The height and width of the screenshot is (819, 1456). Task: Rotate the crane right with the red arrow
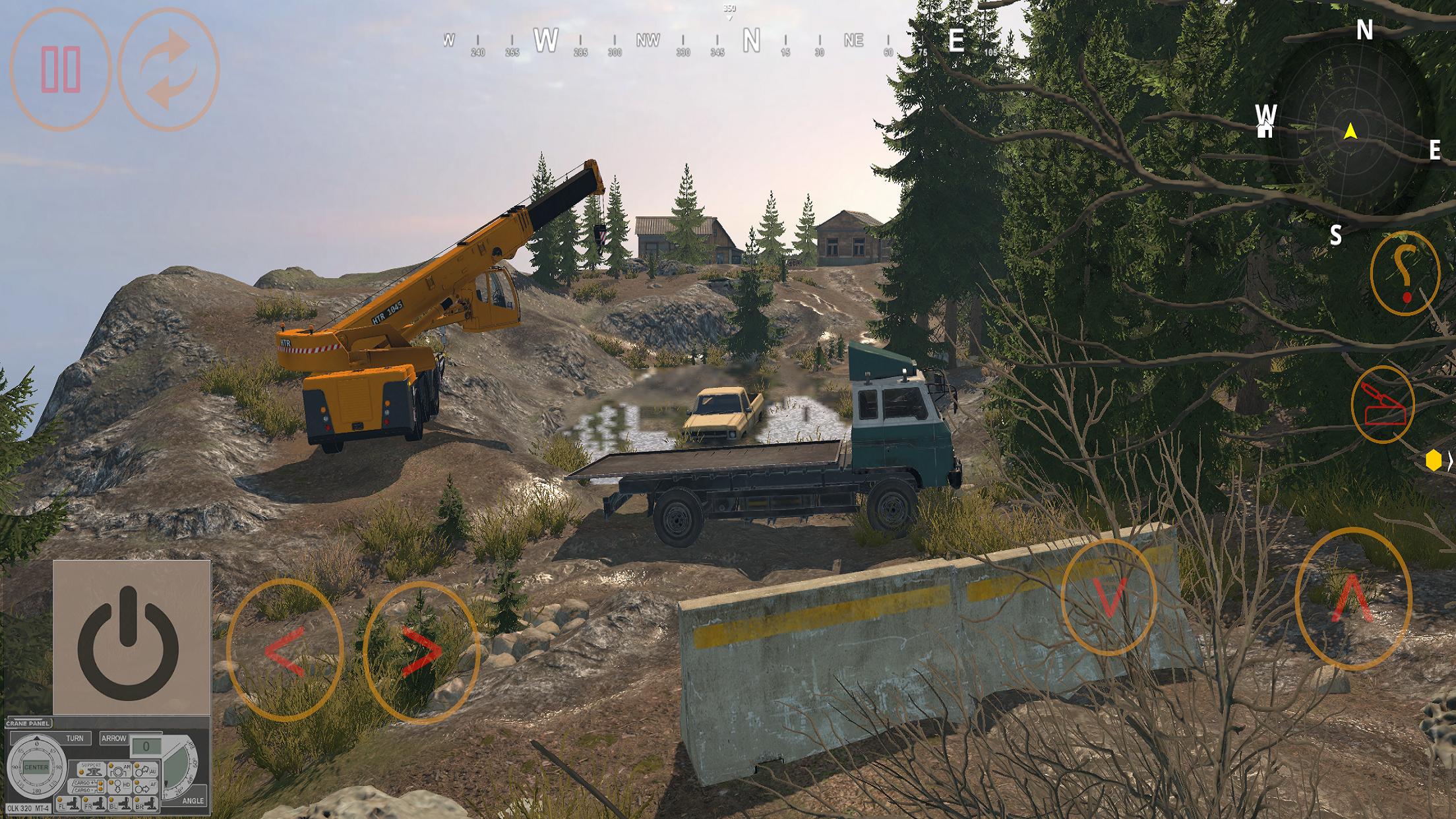[x=421, y=651]
